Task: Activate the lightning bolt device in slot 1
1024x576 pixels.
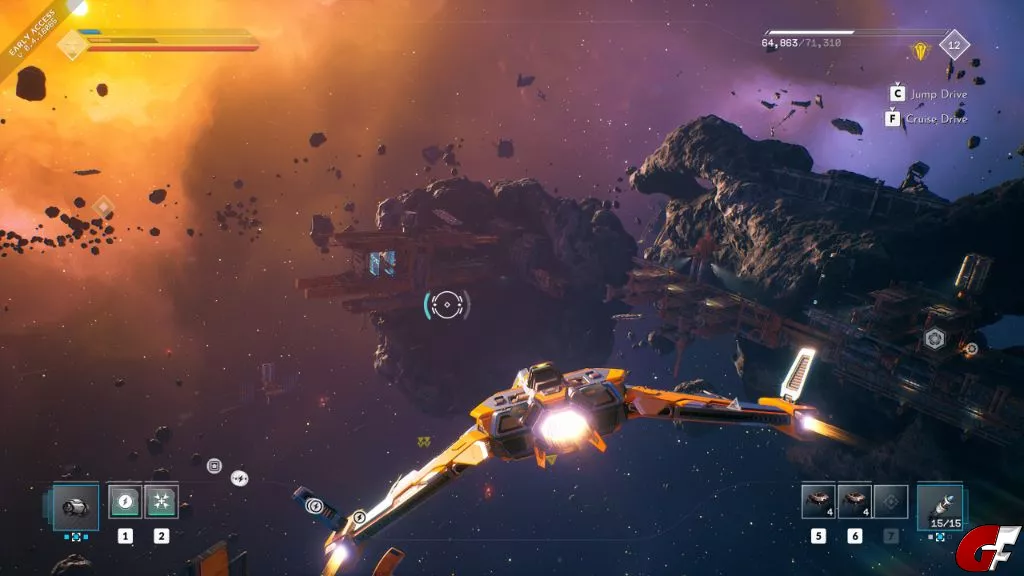Action: (x=125, y=501)
